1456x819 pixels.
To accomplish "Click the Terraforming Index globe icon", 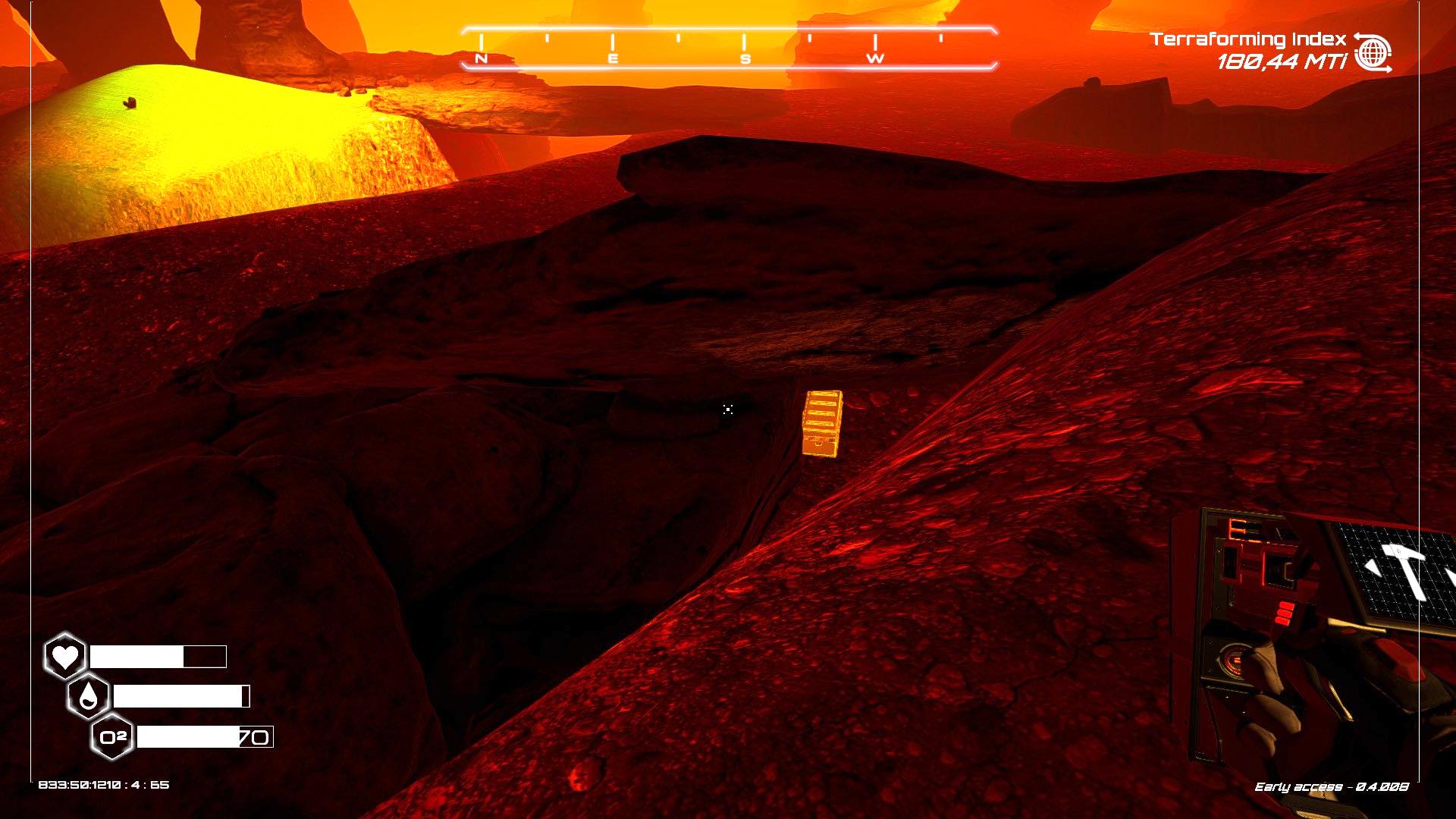I will point(1373,52).
